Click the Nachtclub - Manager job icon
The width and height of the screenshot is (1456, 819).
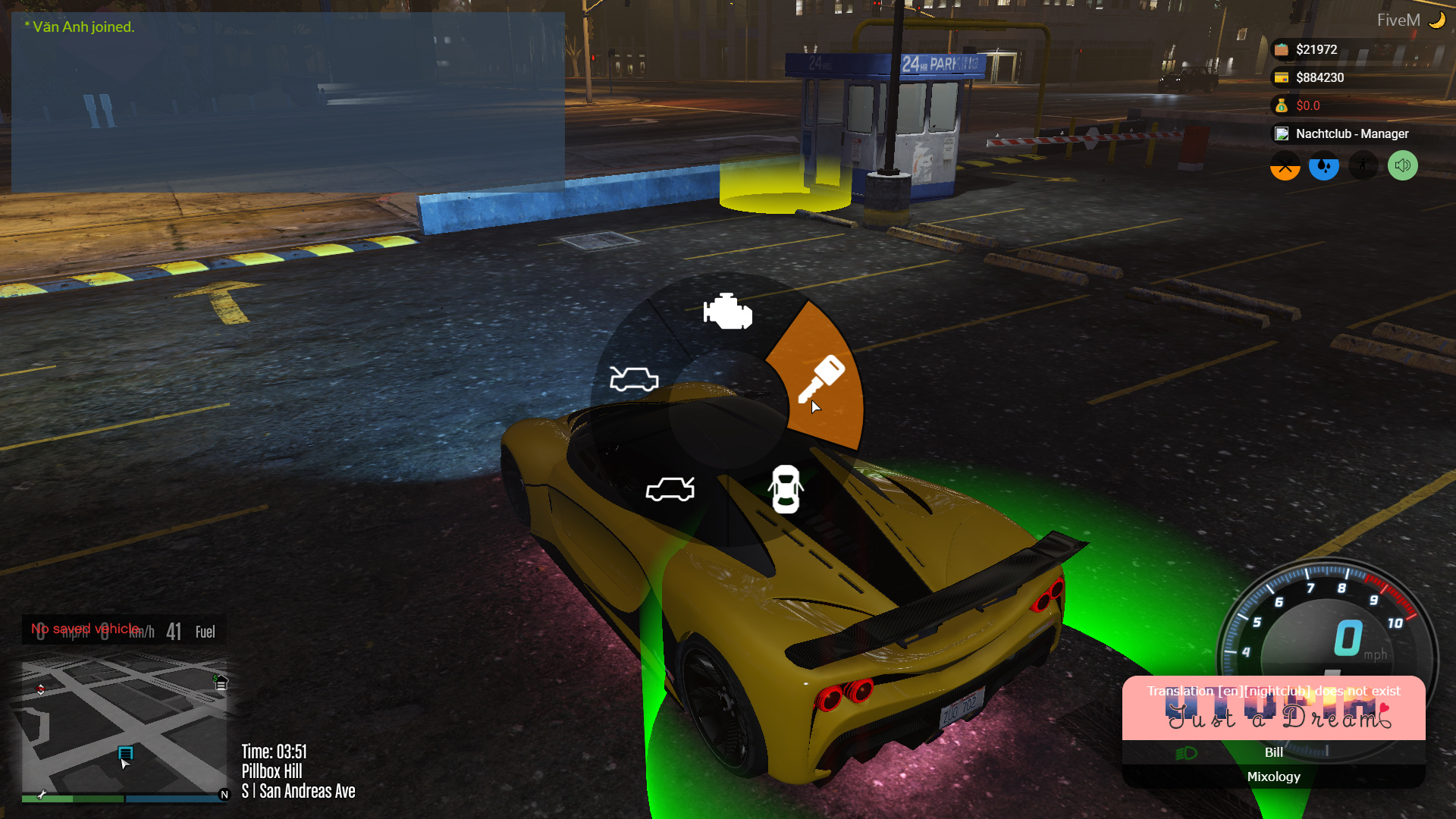point(1282,133)
